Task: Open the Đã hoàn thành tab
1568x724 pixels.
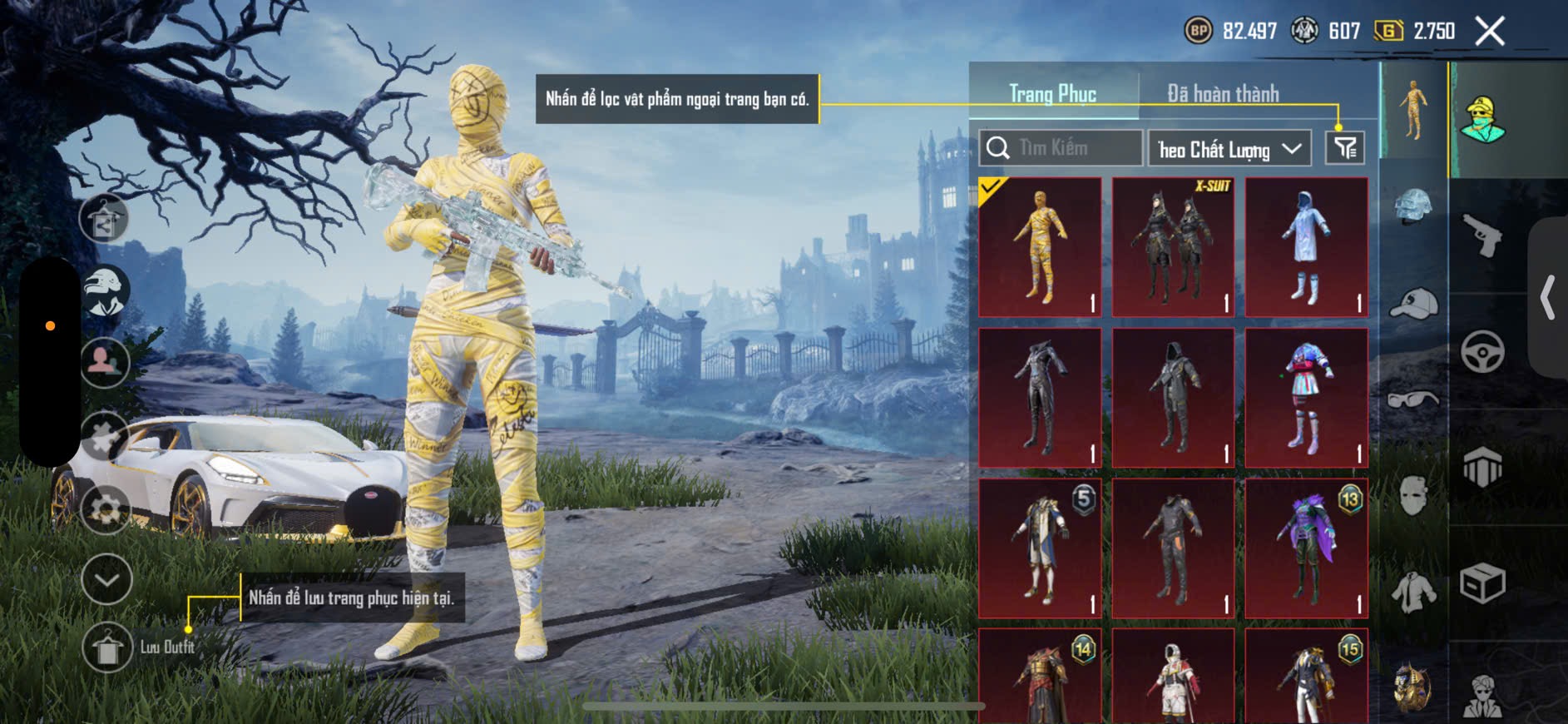Action: coord(1223,94)
